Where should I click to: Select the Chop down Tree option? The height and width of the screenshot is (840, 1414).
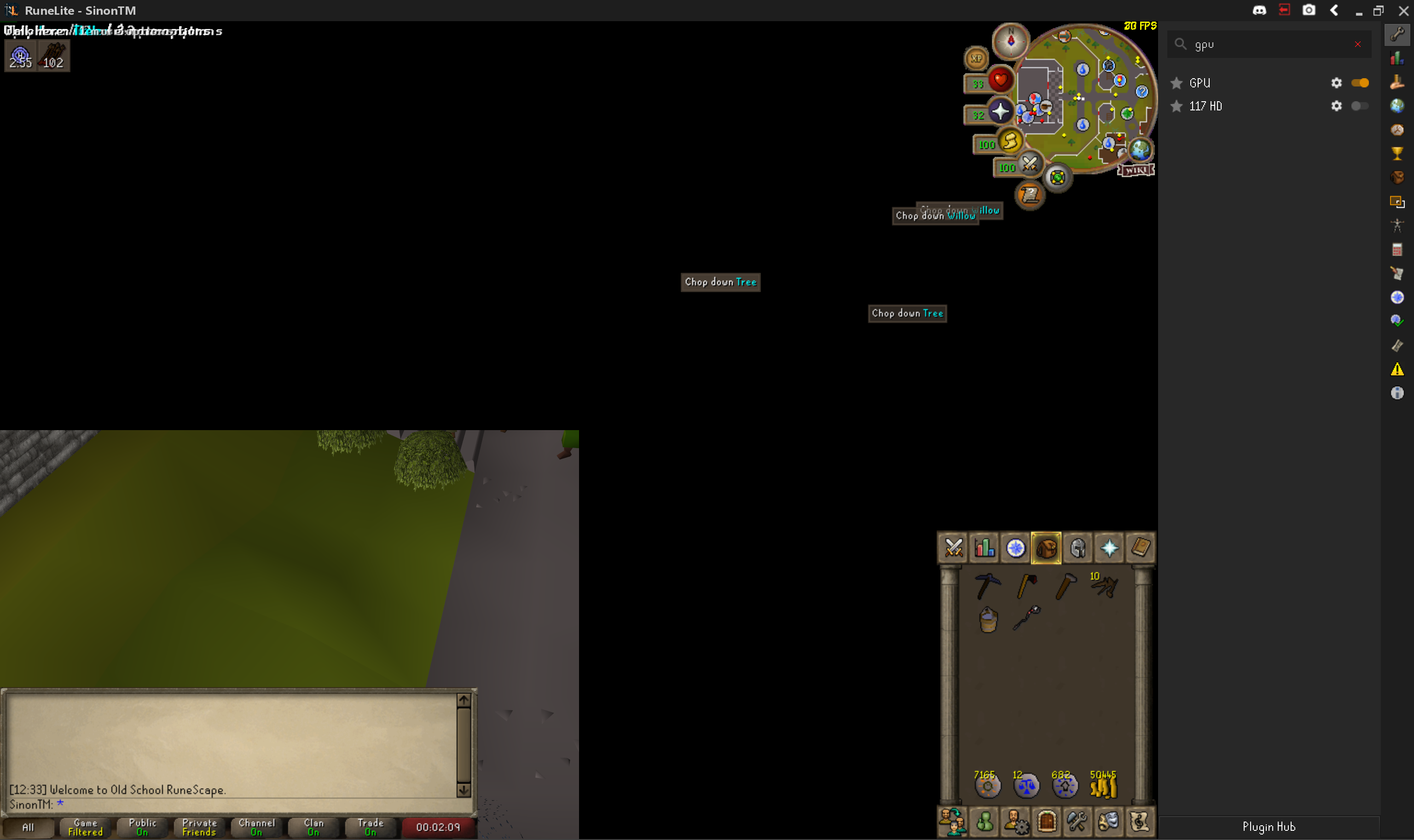click(x=720, y=282)
